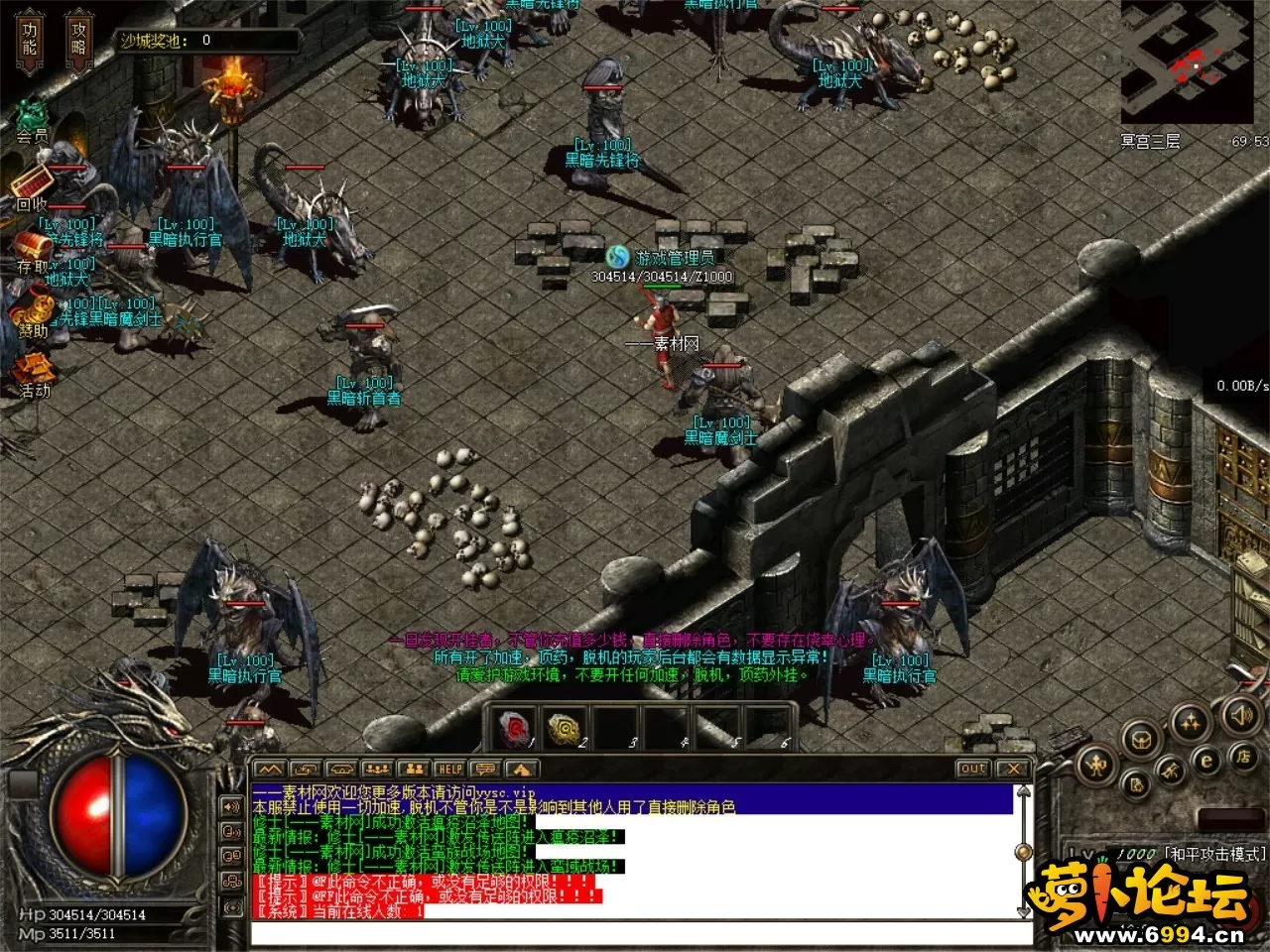Open the 攻略 guide banner
The width and height of the screenshot is (1270, 952).
78,42
